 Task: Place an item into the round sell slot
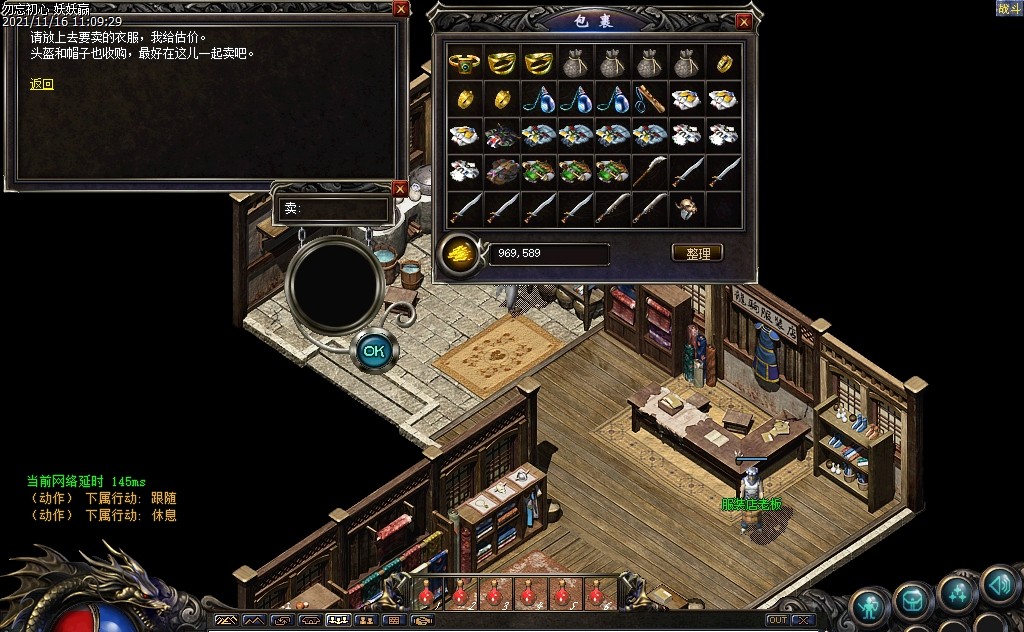(334, 285)
